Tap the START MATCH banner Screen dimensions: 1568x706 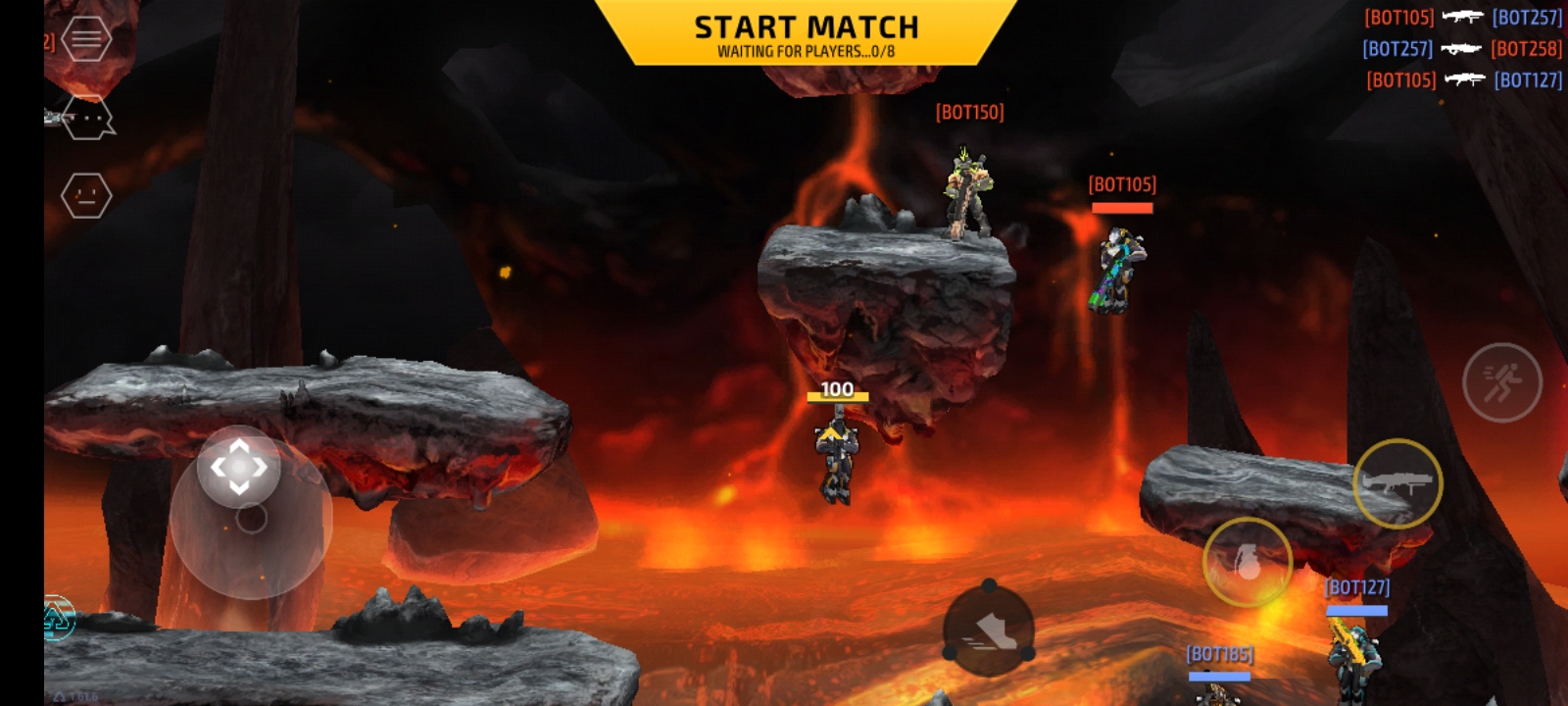(806, 34)
